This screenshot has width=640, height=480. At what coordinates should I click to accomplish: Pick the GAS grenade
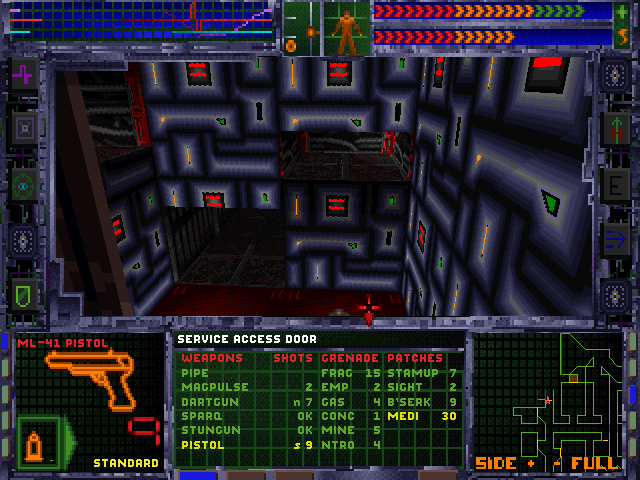pyautogui.click(x=331, y=400)
